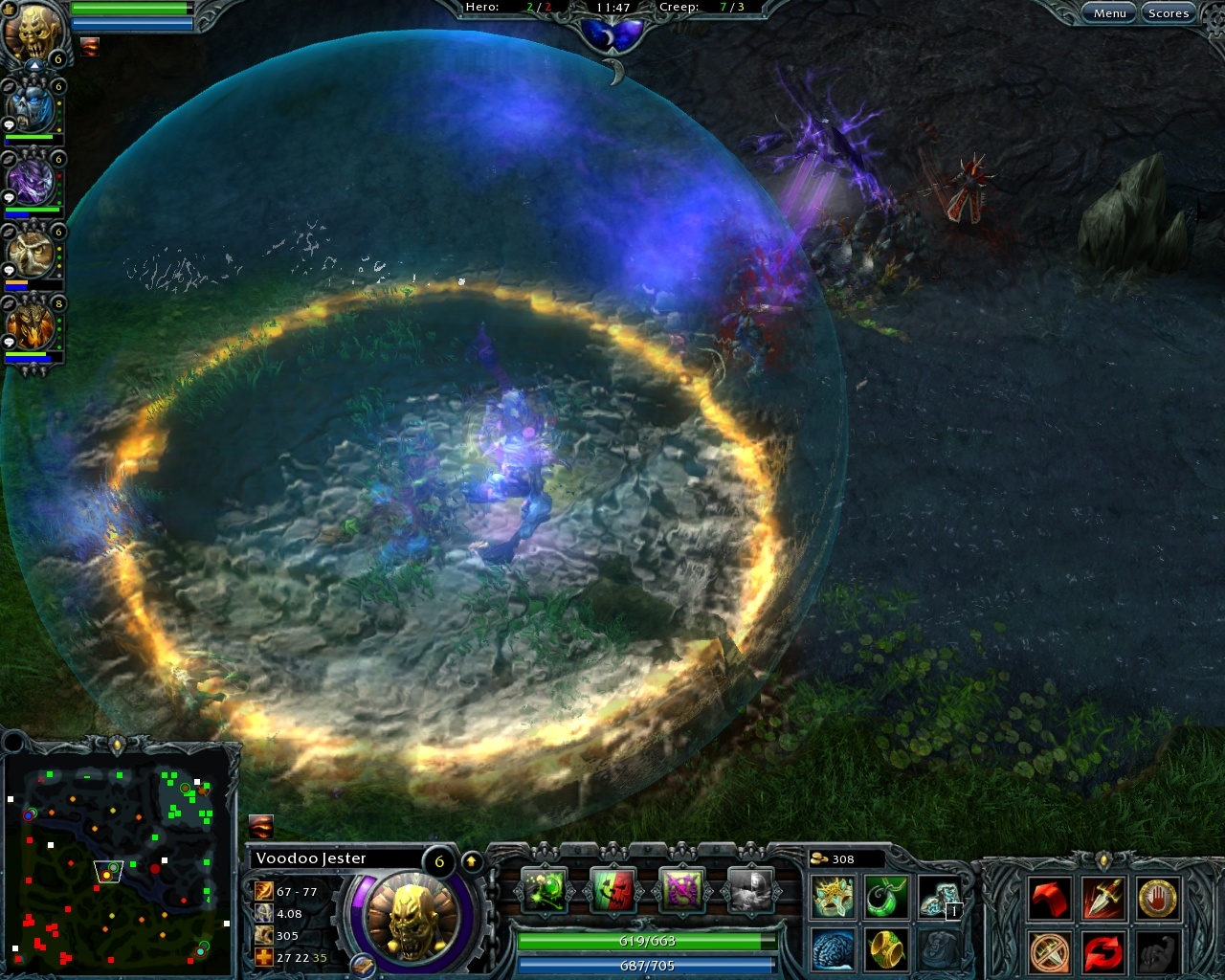Activate the purple Cursed Ground skill
This screenshot has width=1225, height=980.
(682, 891)
